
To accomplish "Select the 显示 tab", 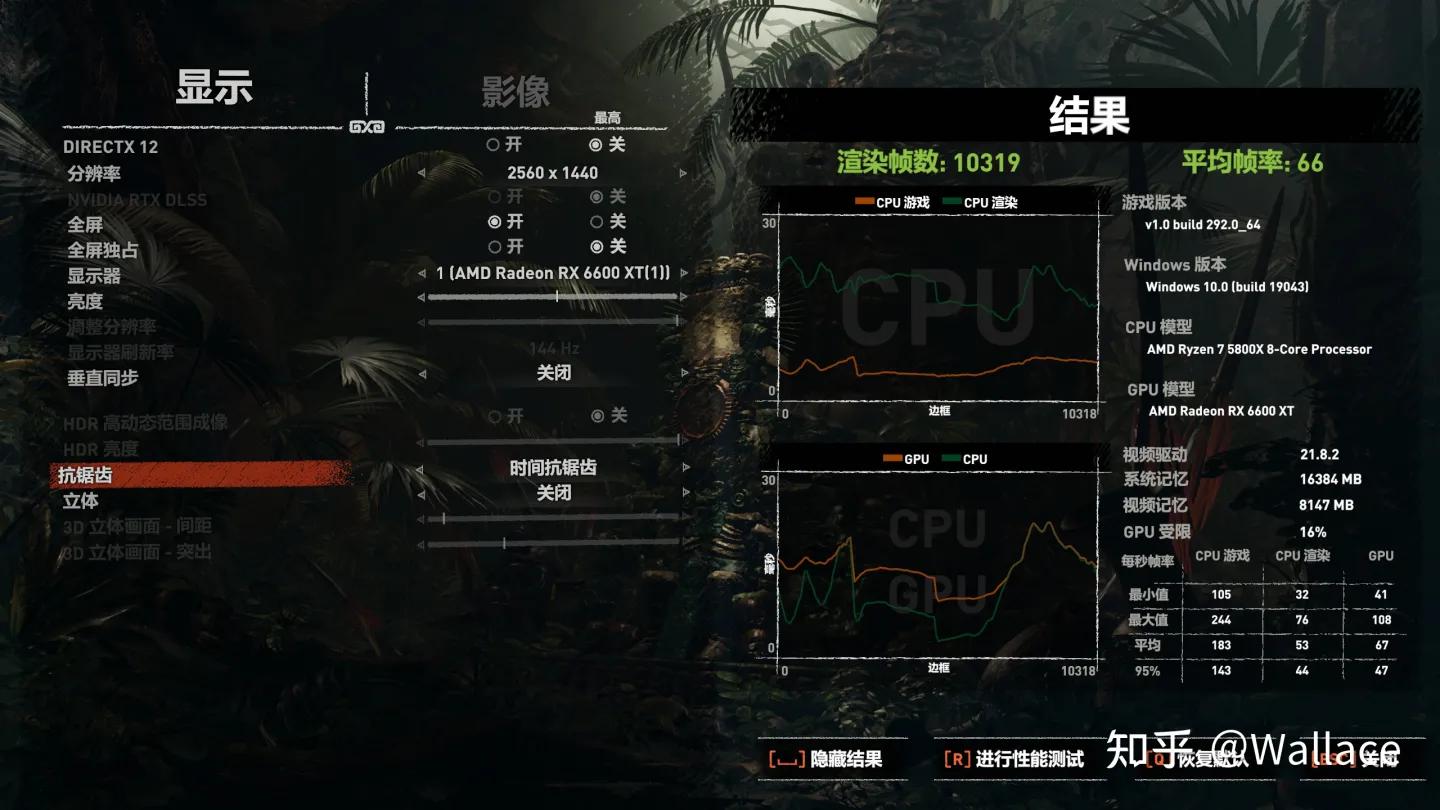I will 215,90.
